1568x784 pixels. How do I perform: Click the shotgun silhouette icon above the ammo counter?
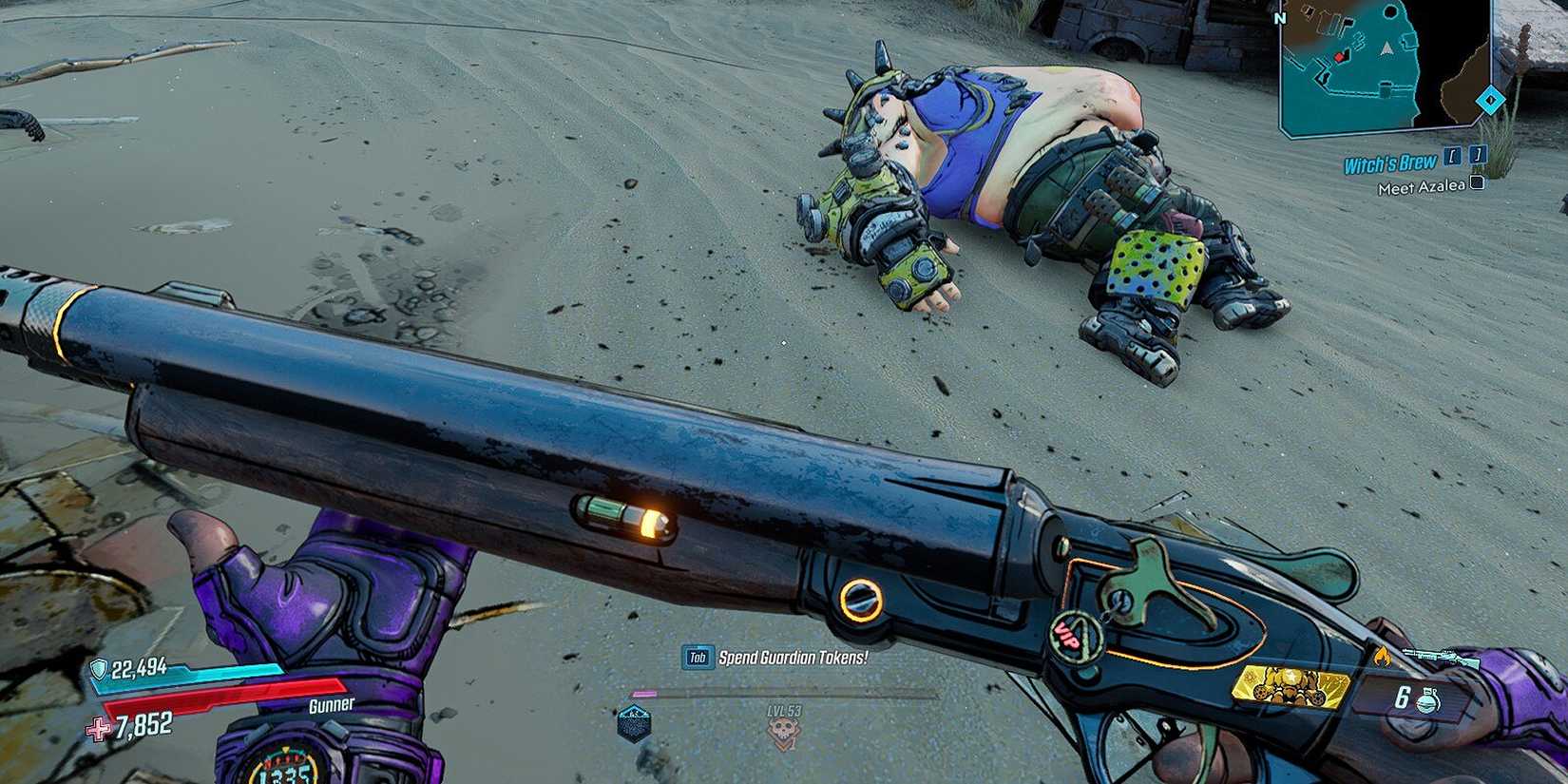(x=1440, y=656)
